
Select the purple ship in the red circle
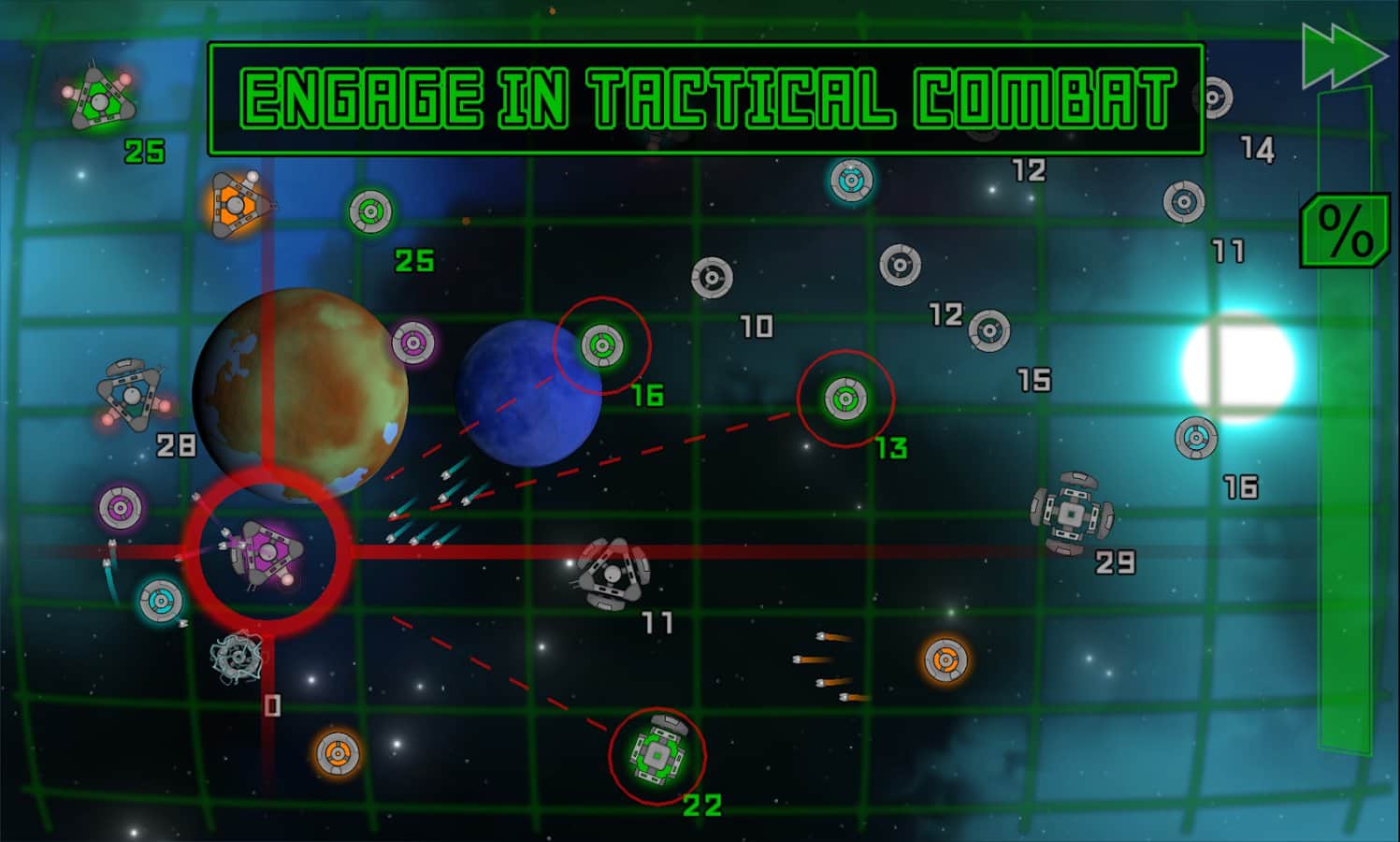pyautogui.click(x=268, y=550)
